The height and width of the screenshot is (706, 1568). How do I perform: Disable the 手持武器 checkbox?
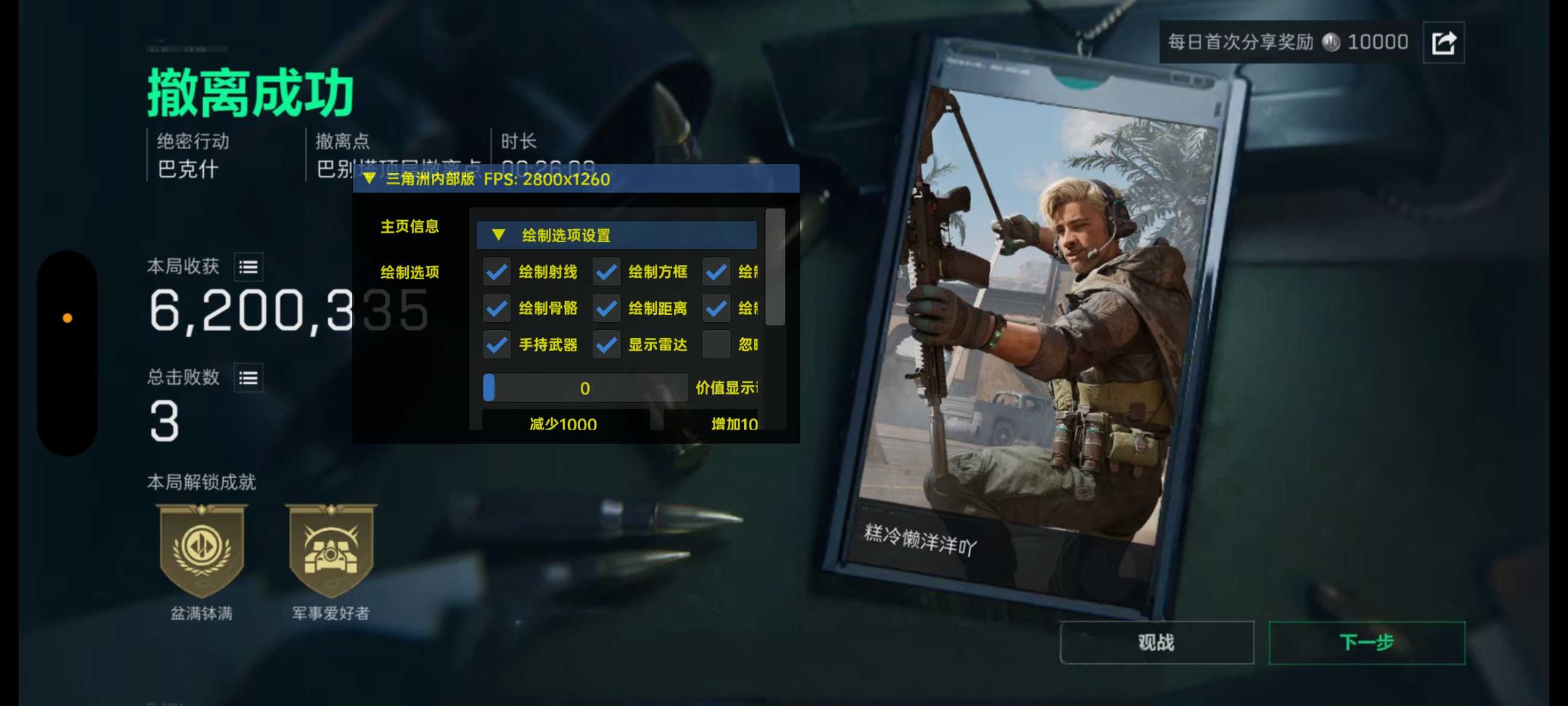[x=497, y=345]
